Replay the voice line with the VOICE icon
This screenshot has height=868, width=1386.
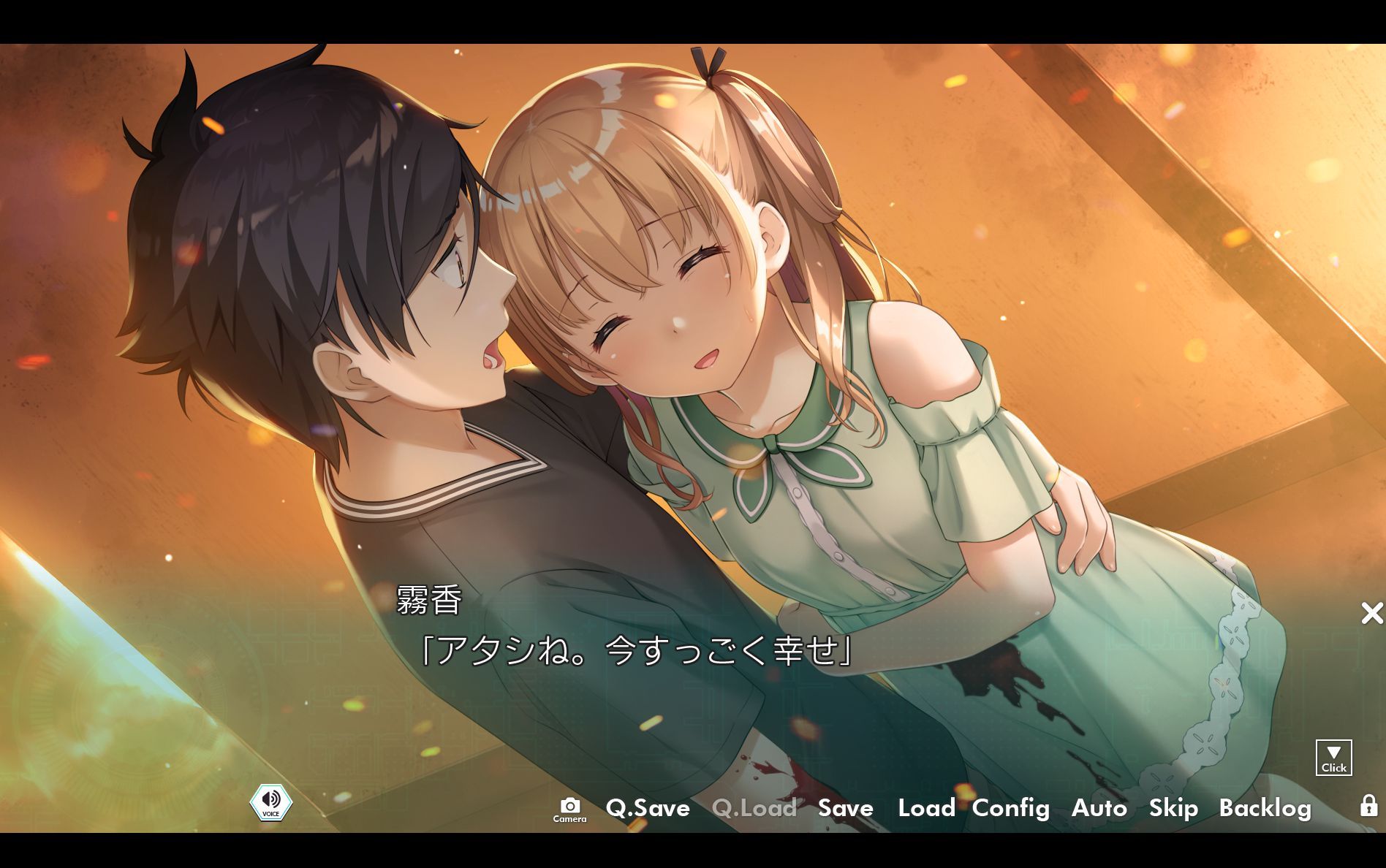[271, 802]
